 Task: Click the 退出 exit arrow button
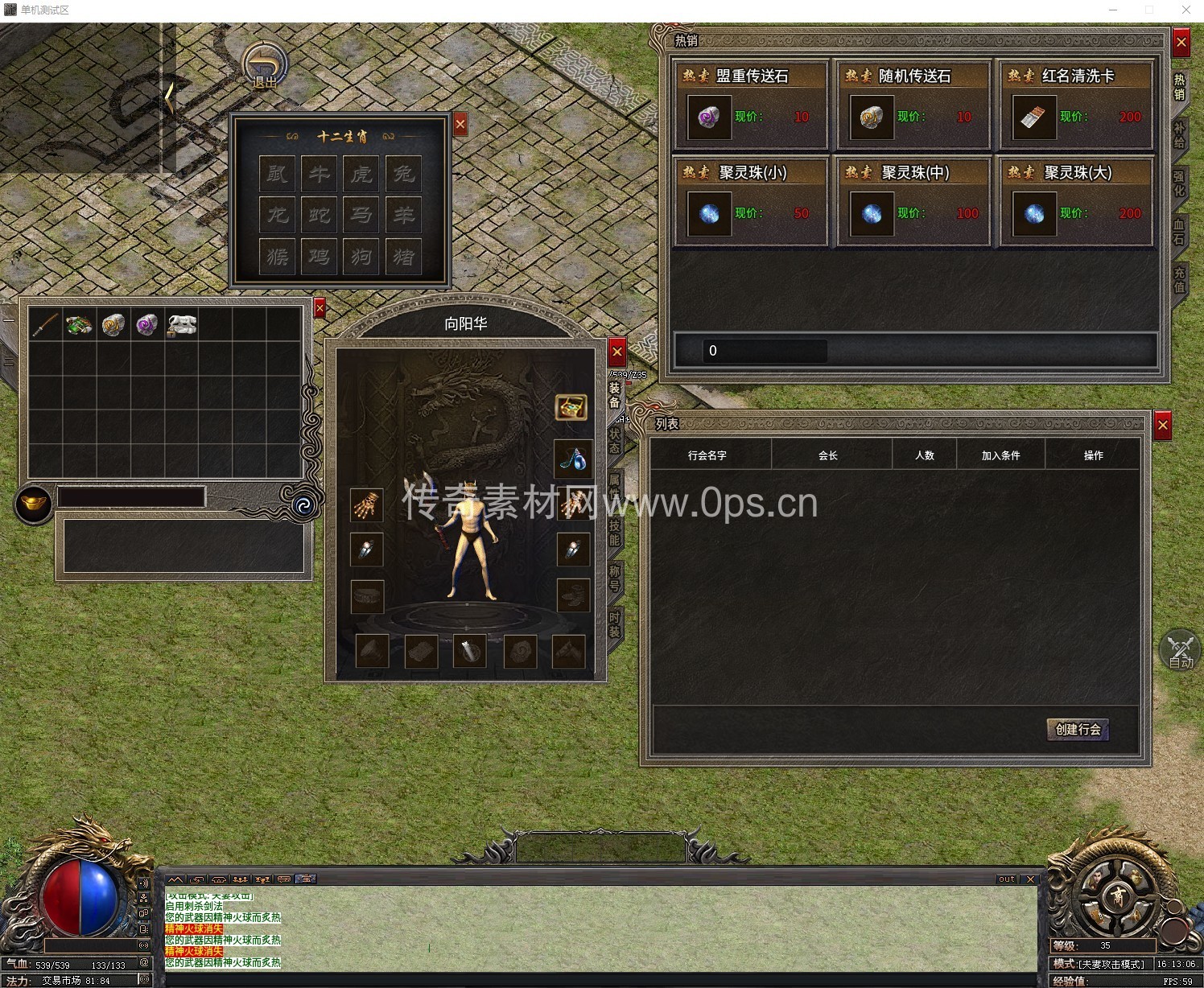(264, 66)
